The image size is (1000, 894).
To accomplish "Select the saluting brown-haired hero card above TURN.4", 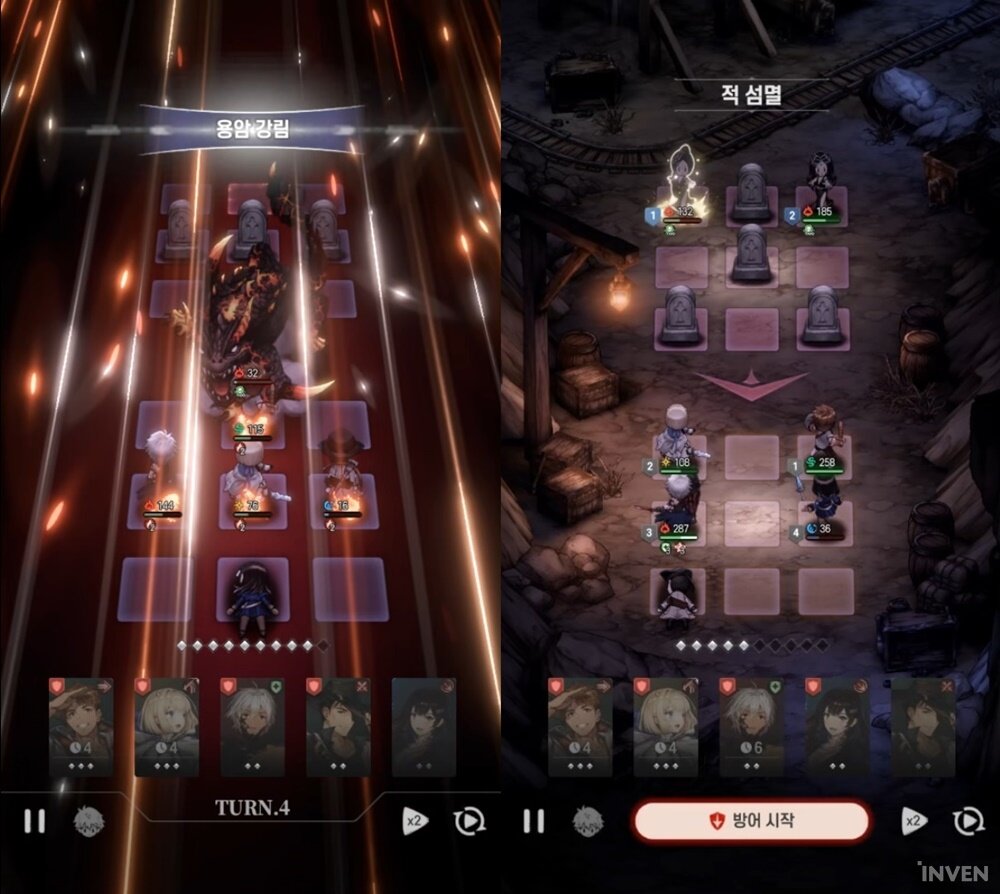I will [81, 727].
